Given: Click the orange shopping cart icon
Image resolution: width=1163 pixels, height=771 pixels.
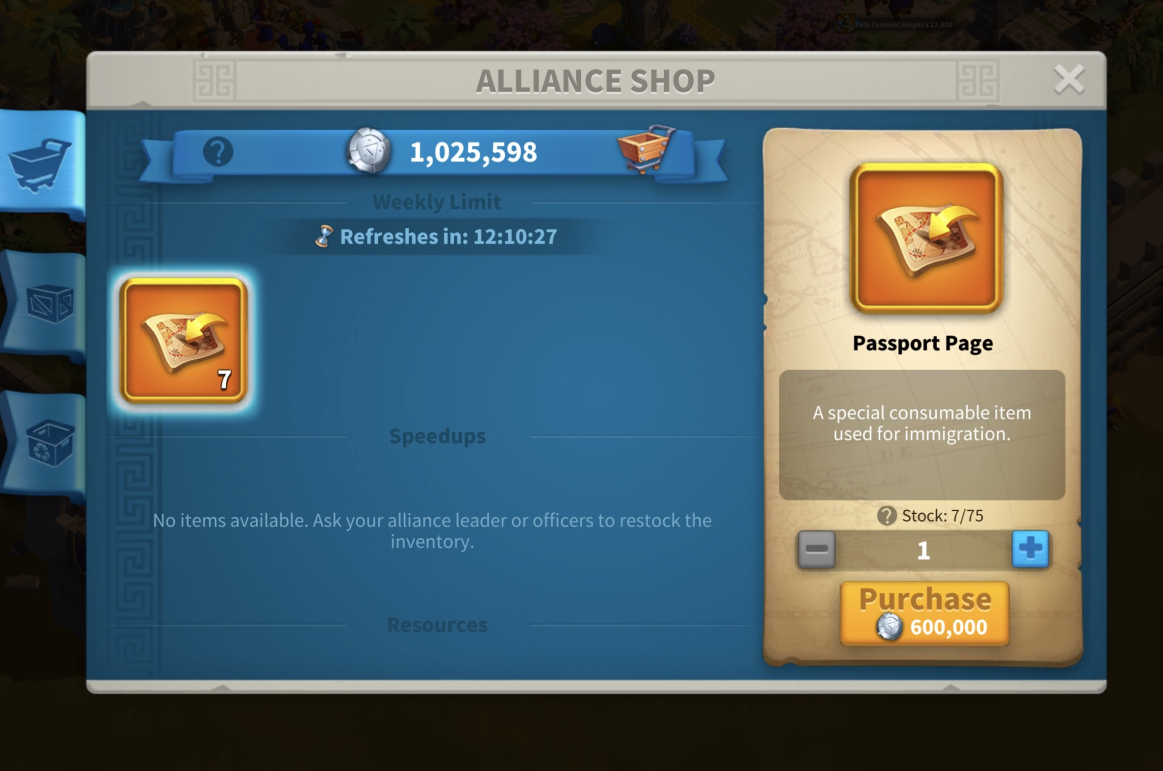Looking at the screenshot, I should click(645, 150).
